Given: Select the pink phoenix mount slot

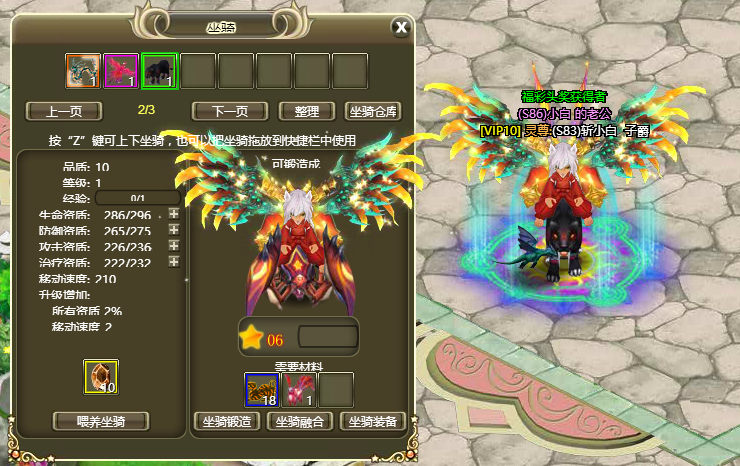Looking at the screenshot, I should 121,71.
